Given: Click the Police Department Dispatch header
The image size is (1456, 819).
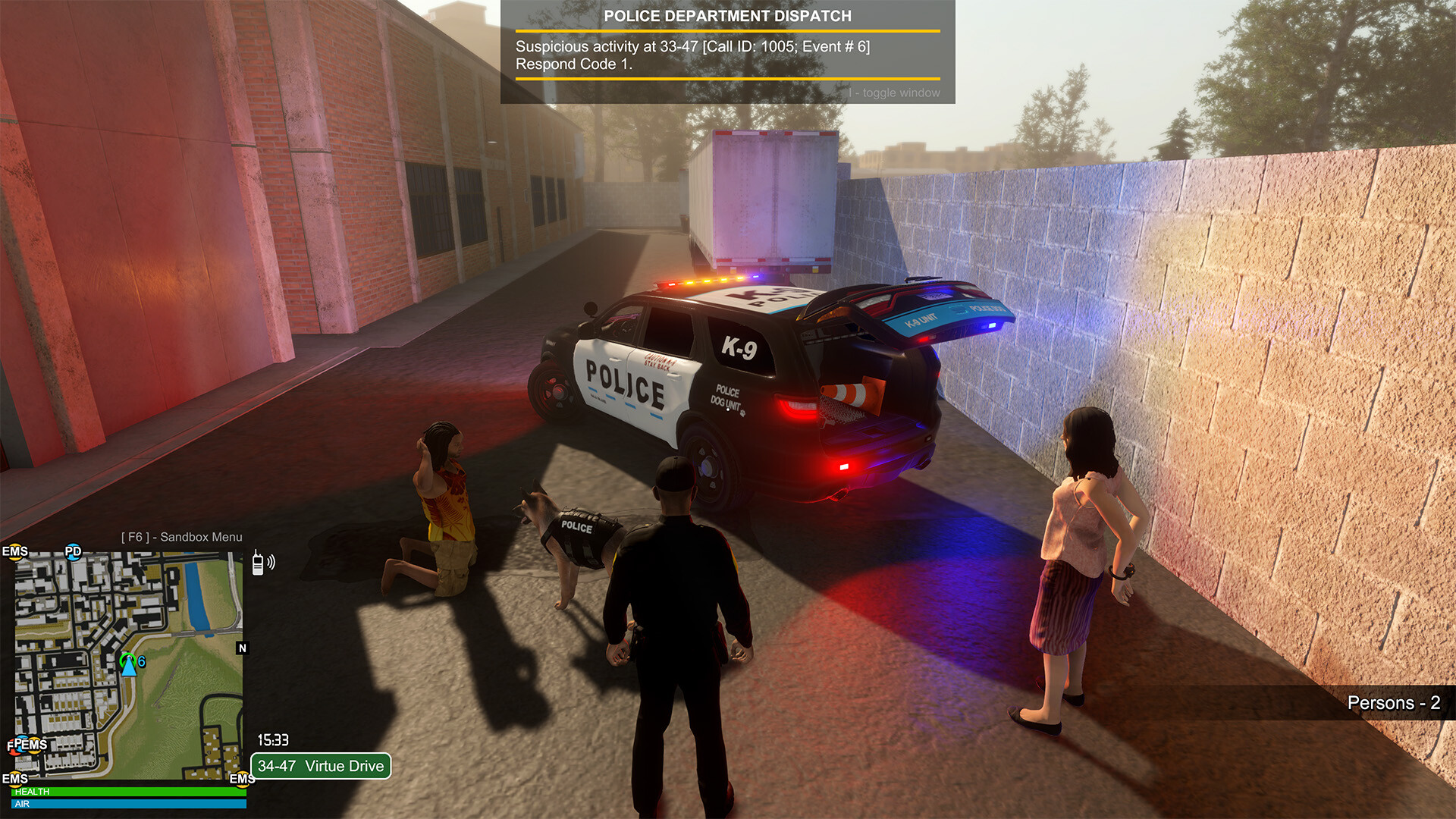Looking at the screenshot, I should [728, 15].
